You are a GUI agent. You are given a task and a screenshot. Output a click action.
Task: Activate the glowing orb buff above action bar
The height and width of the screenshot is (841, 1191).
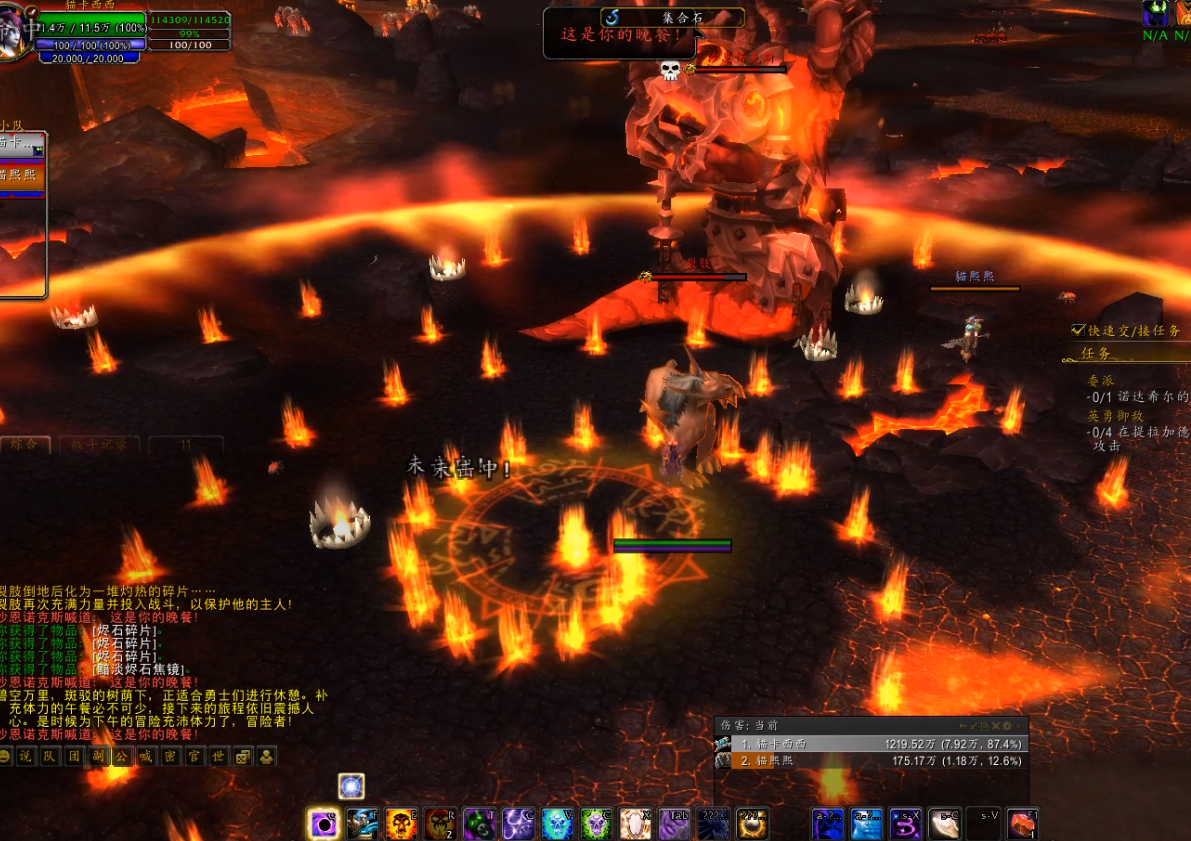(x=351, y=786)
